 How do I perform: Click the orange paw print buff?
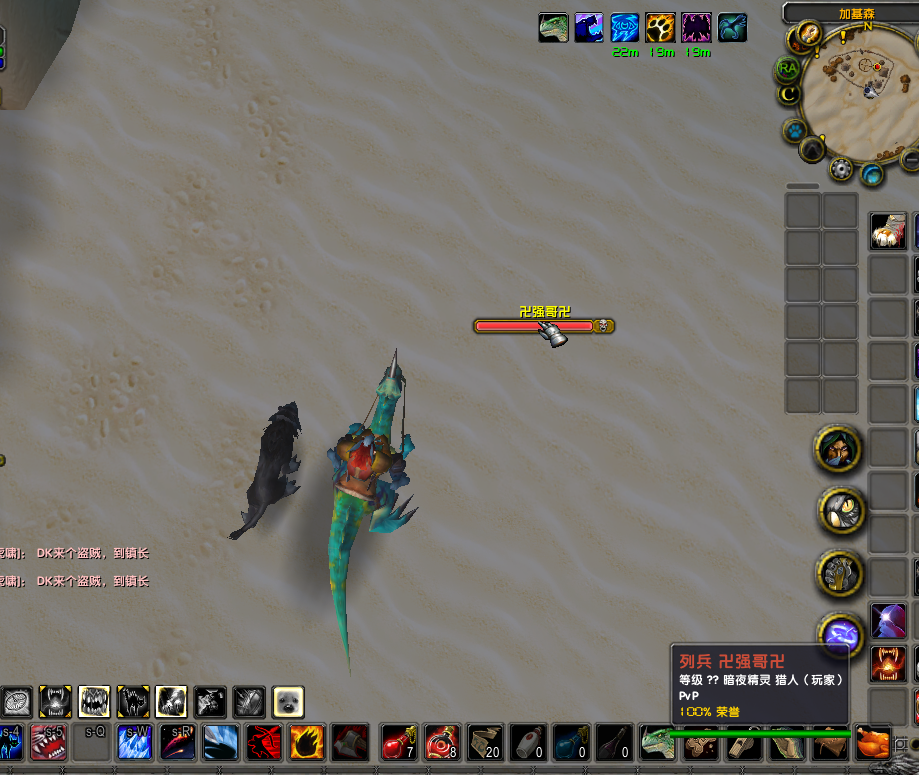point(660,27)
